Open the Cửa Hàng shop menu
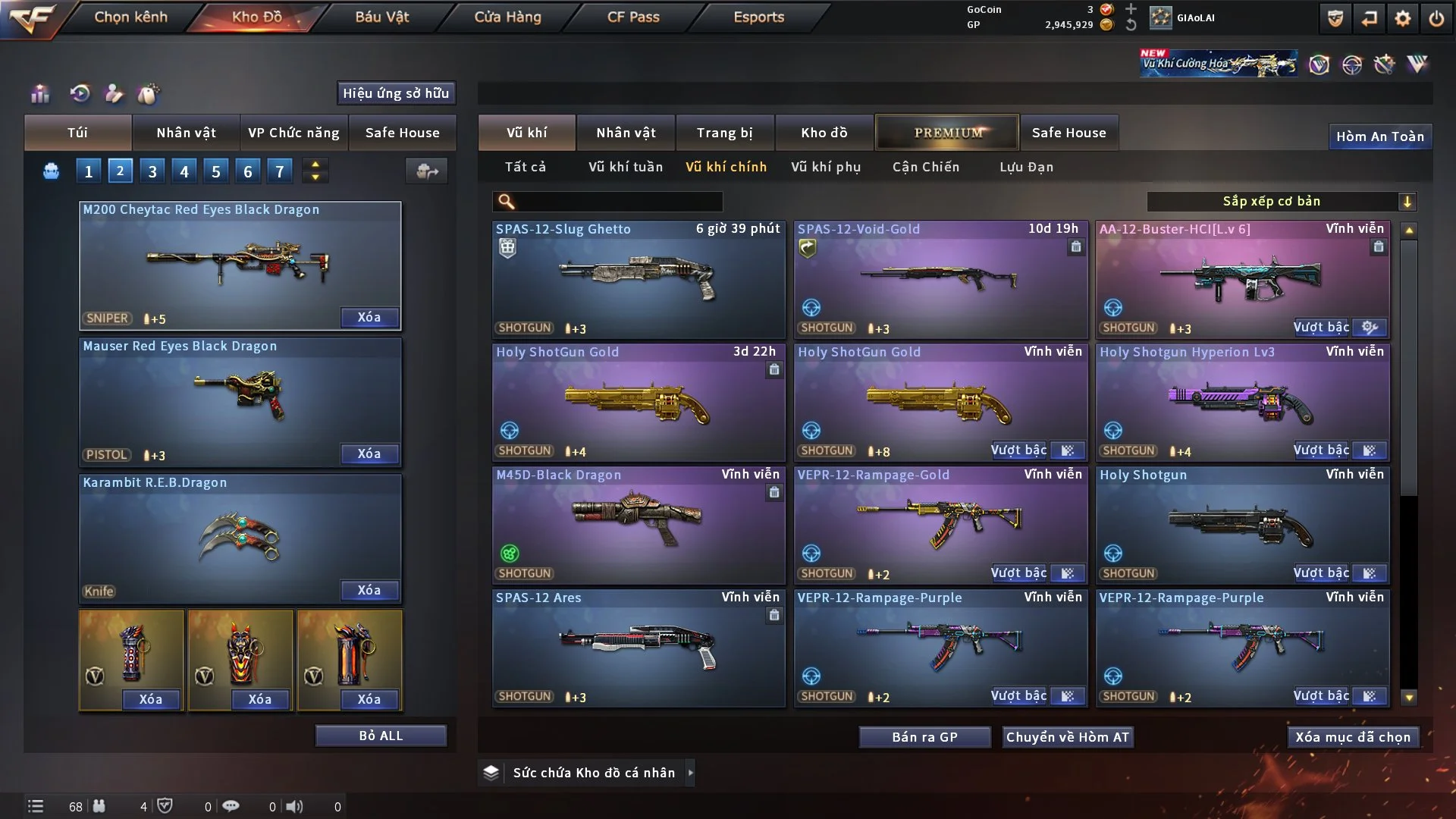This screenshot has width=1456, height=819. coord(507,17)
